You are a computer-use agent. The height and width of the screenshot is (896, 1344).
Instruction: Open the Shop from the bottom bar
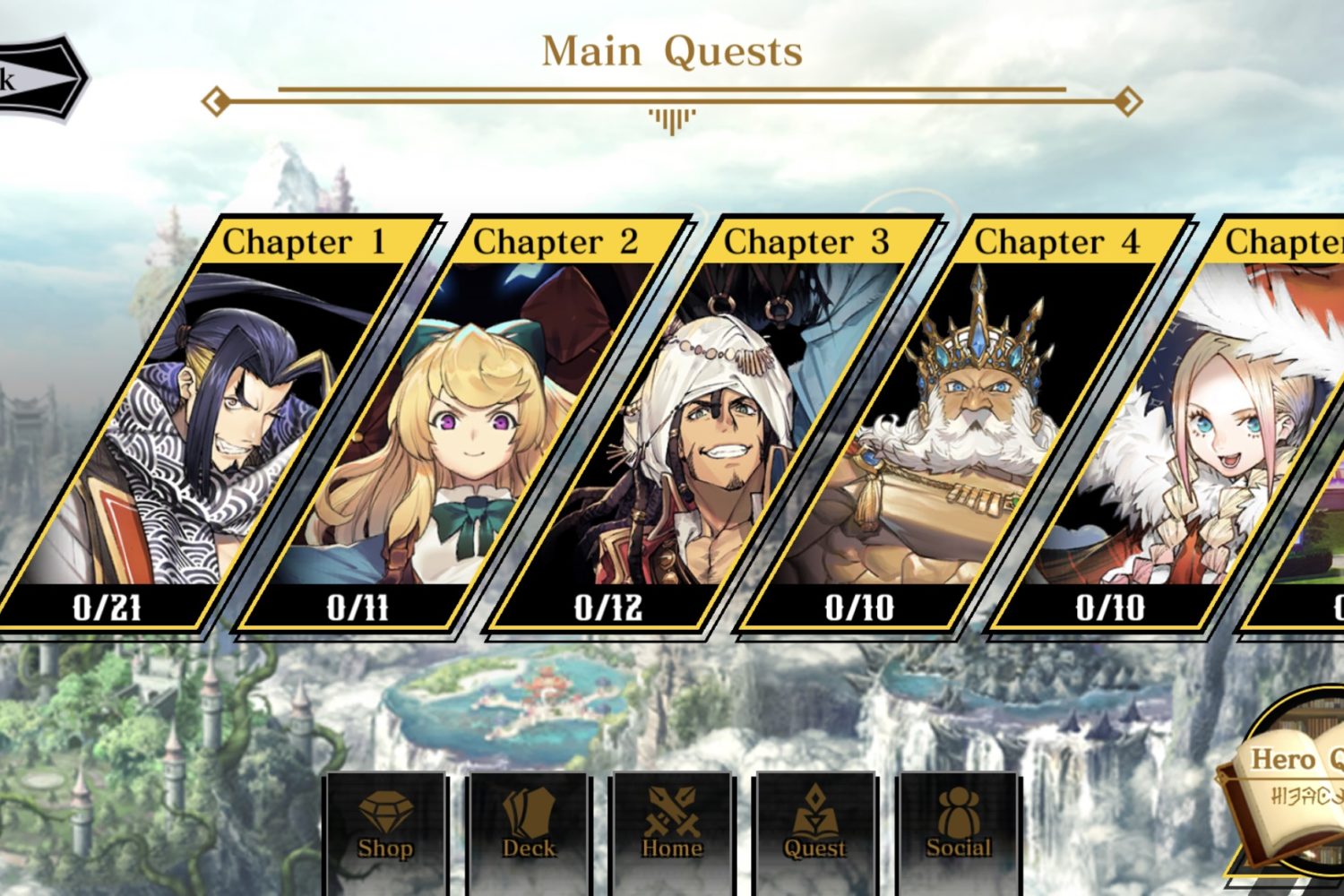(385, 824)
